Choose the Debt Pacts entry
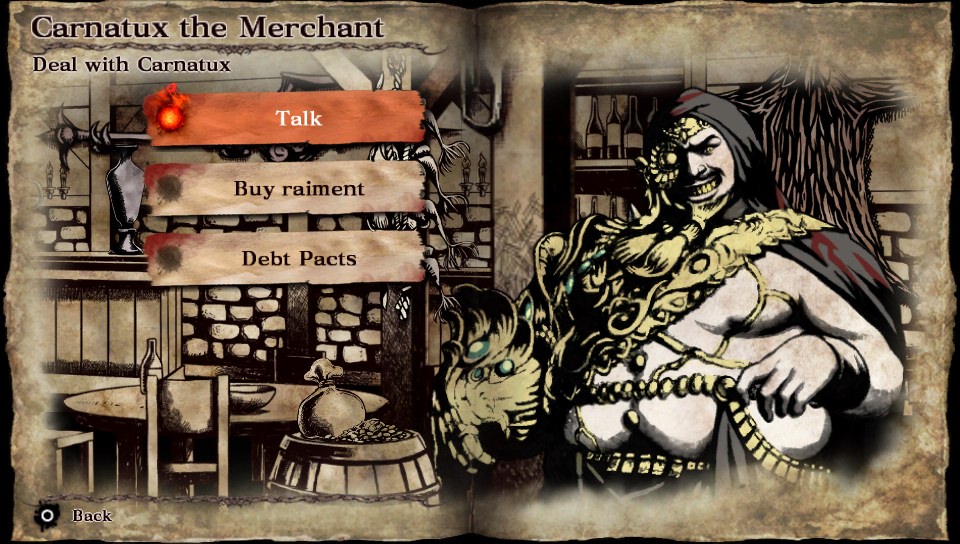Screen dimensions: 960x544 click(x=298, y=258)
